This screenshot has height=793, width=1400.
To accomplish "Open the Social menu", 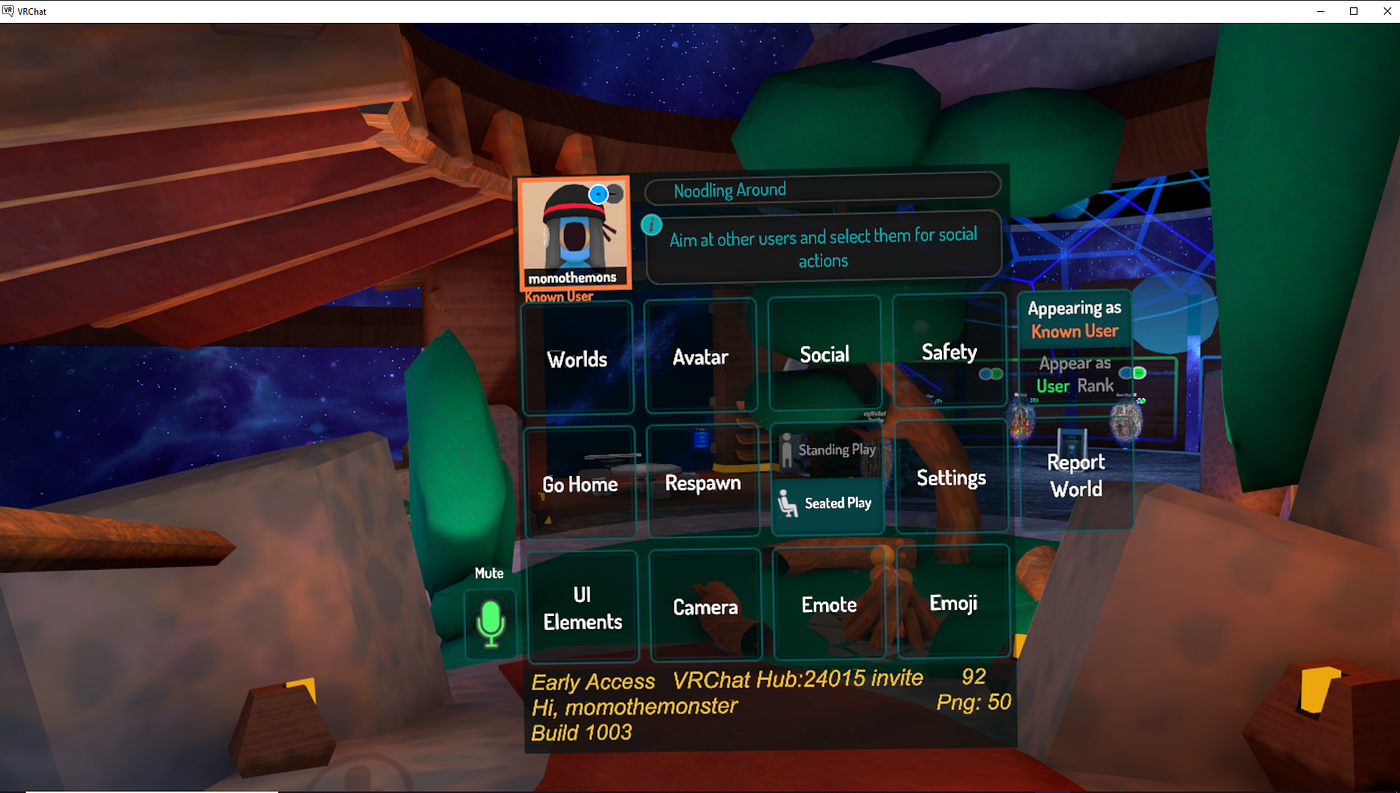I will [x=825, y=354].
